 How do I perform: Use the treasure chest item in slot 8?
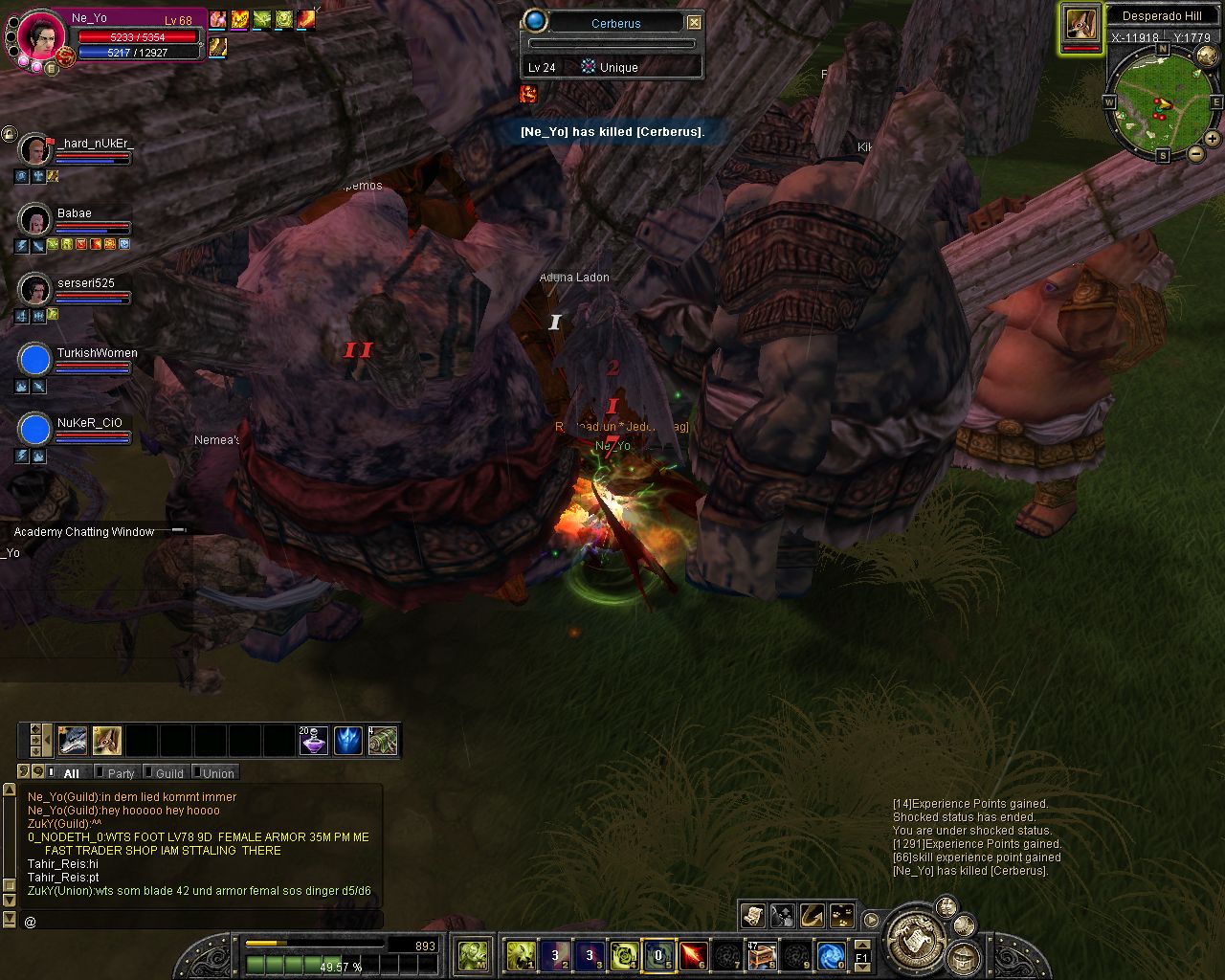tap(762, 954)
